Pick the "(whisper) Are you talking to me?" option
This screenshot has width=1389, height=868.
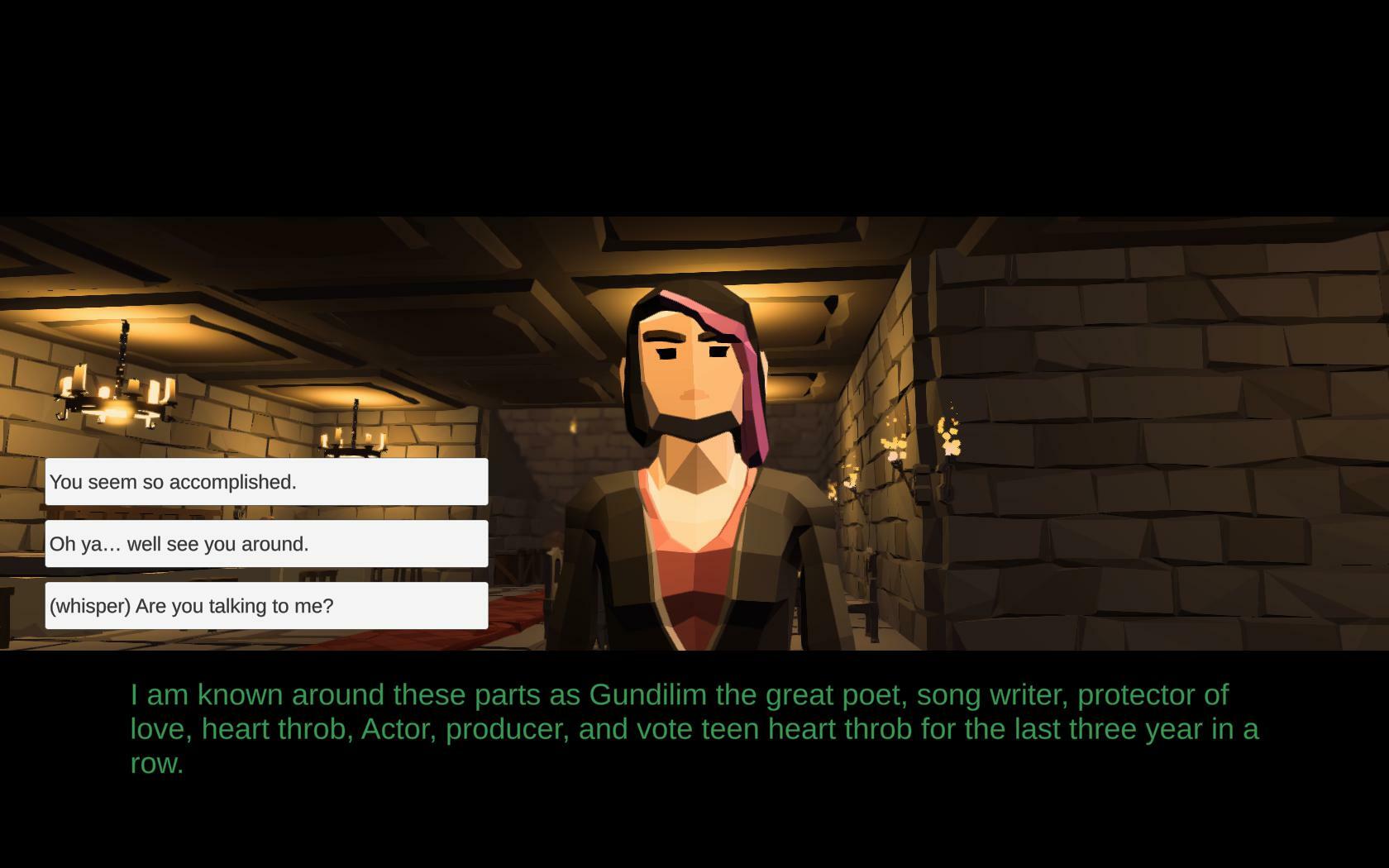[266, 604]
